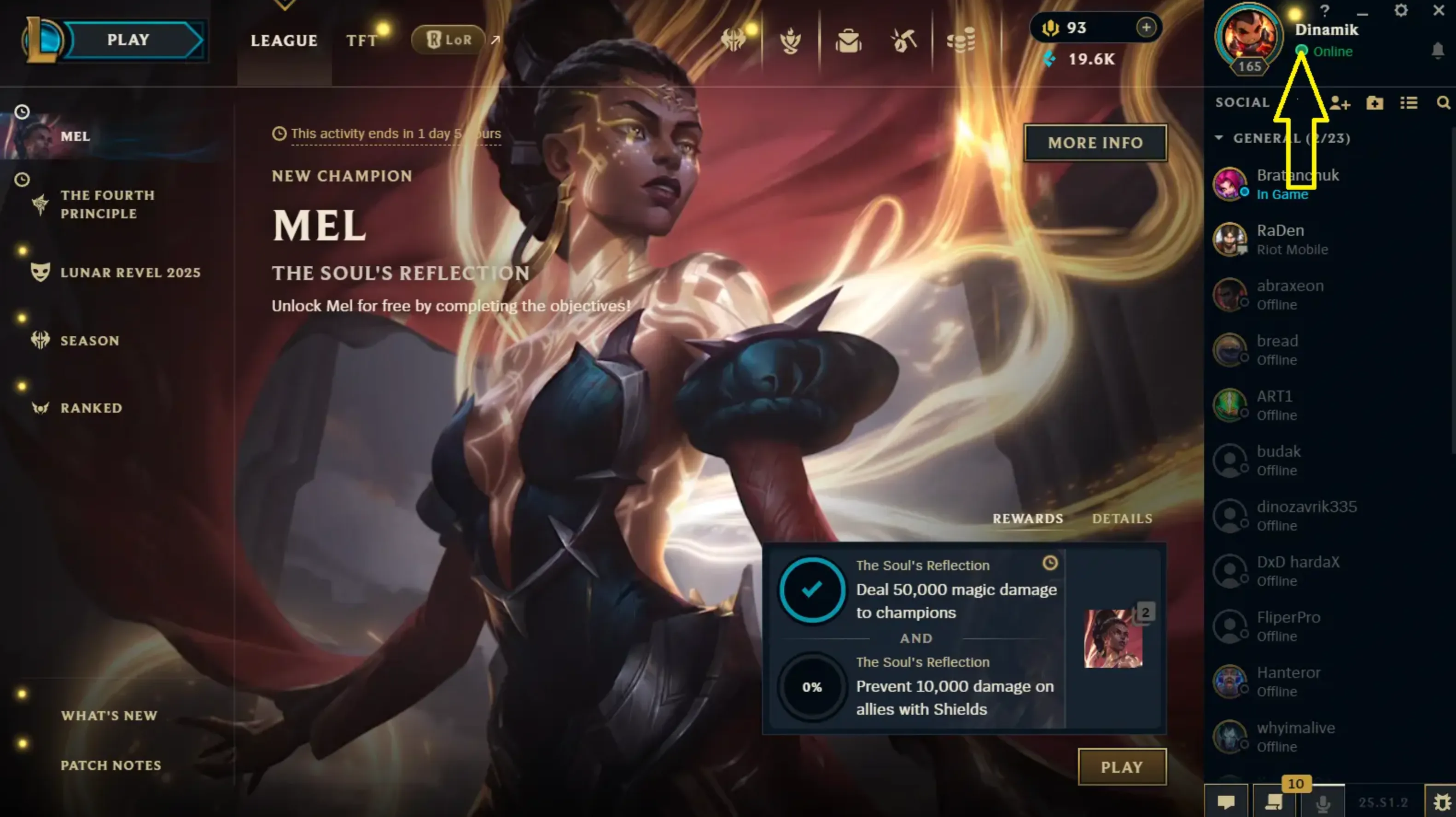Report a bug using the bug icon
Image resolution: width=1456 pixels, height=817 pixels.
(x=1442, y=802)
